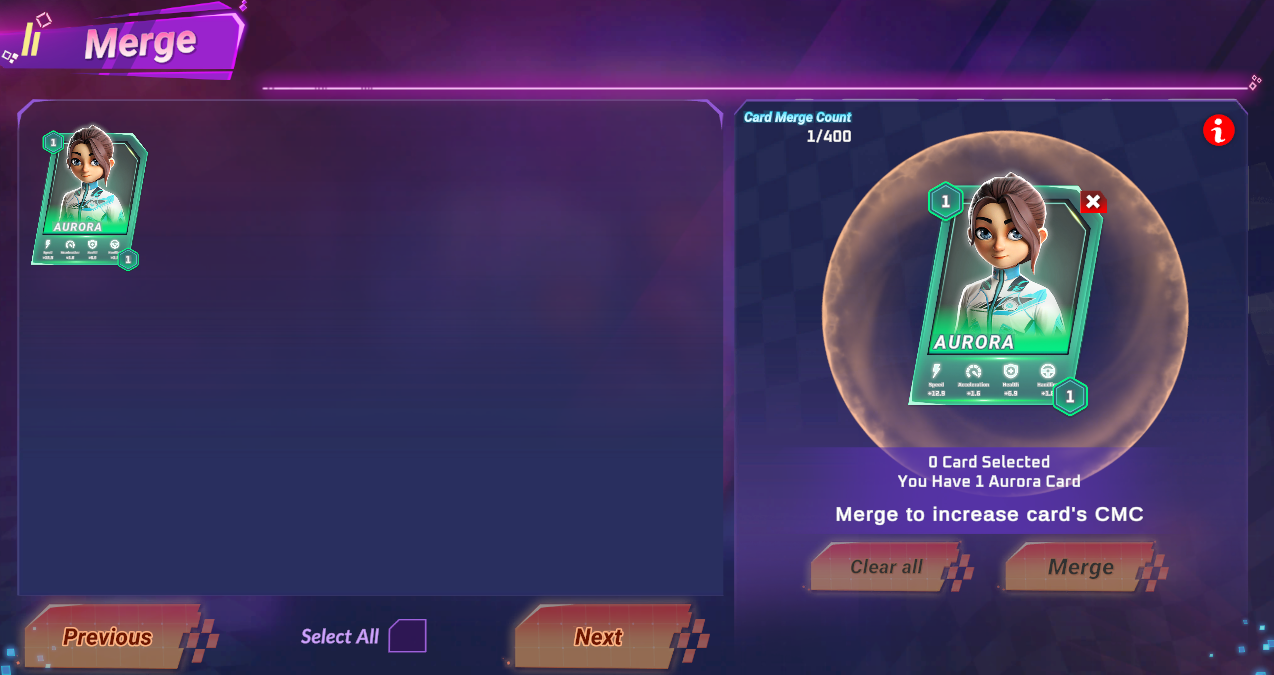The height and width of the screenshot is (675, 1274).
Task: Go to the Previous page
Action: pyautogui.click(x=108, y=637)
